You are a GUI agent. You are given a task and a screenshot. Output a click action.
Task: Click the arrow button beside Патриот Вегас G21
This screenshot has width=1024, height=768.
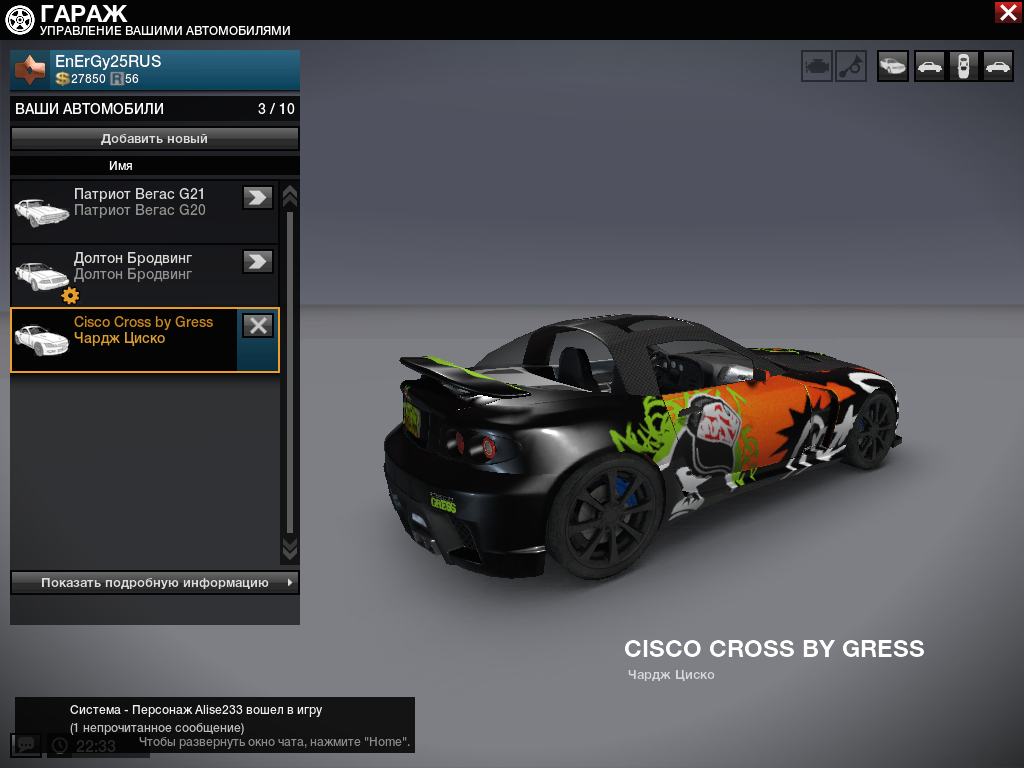tap(258, 197)
